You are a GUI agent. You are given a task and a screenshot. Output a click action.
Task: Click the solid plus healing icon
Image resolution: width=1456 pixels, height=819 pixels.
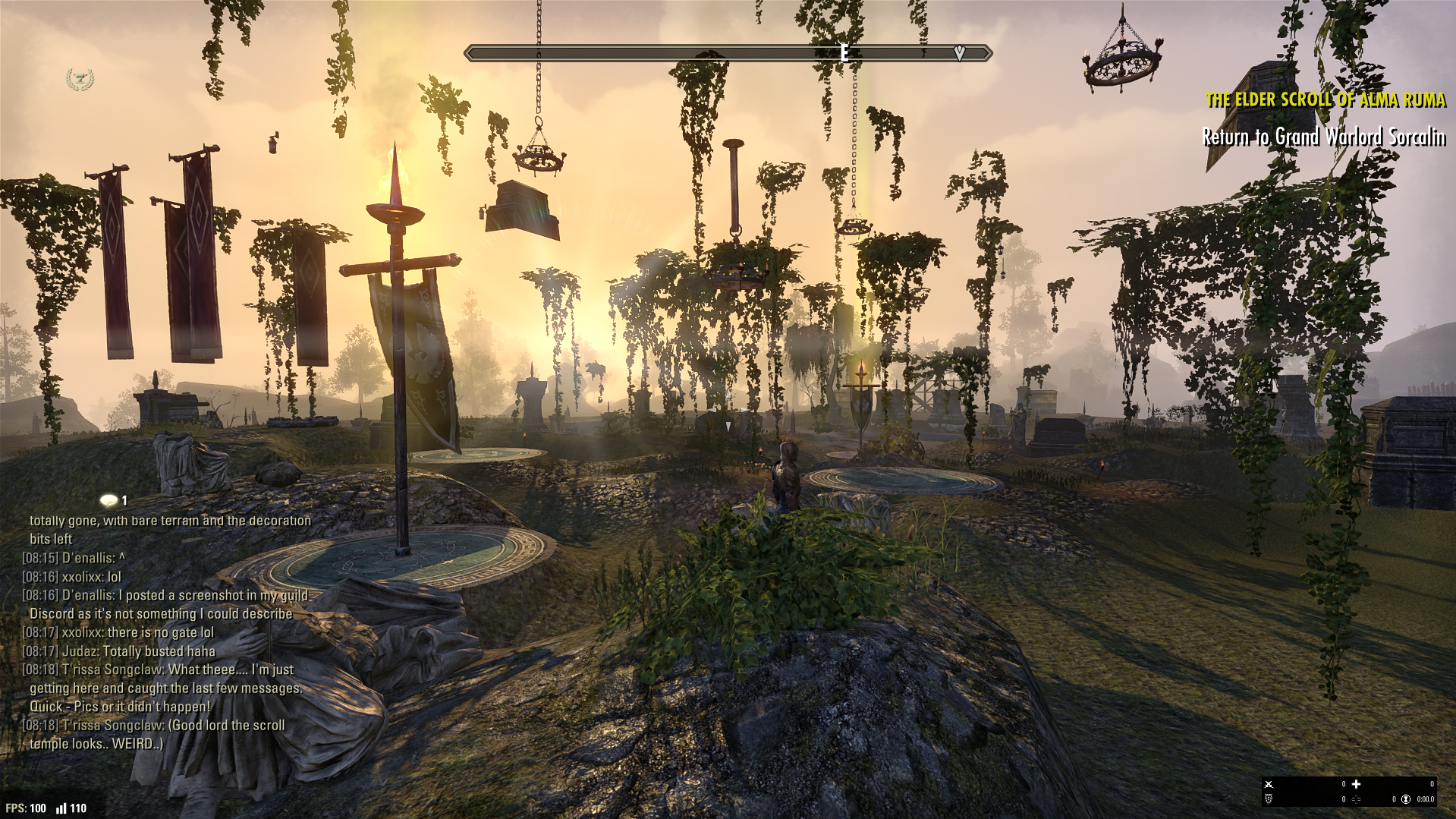(1356, 784)
